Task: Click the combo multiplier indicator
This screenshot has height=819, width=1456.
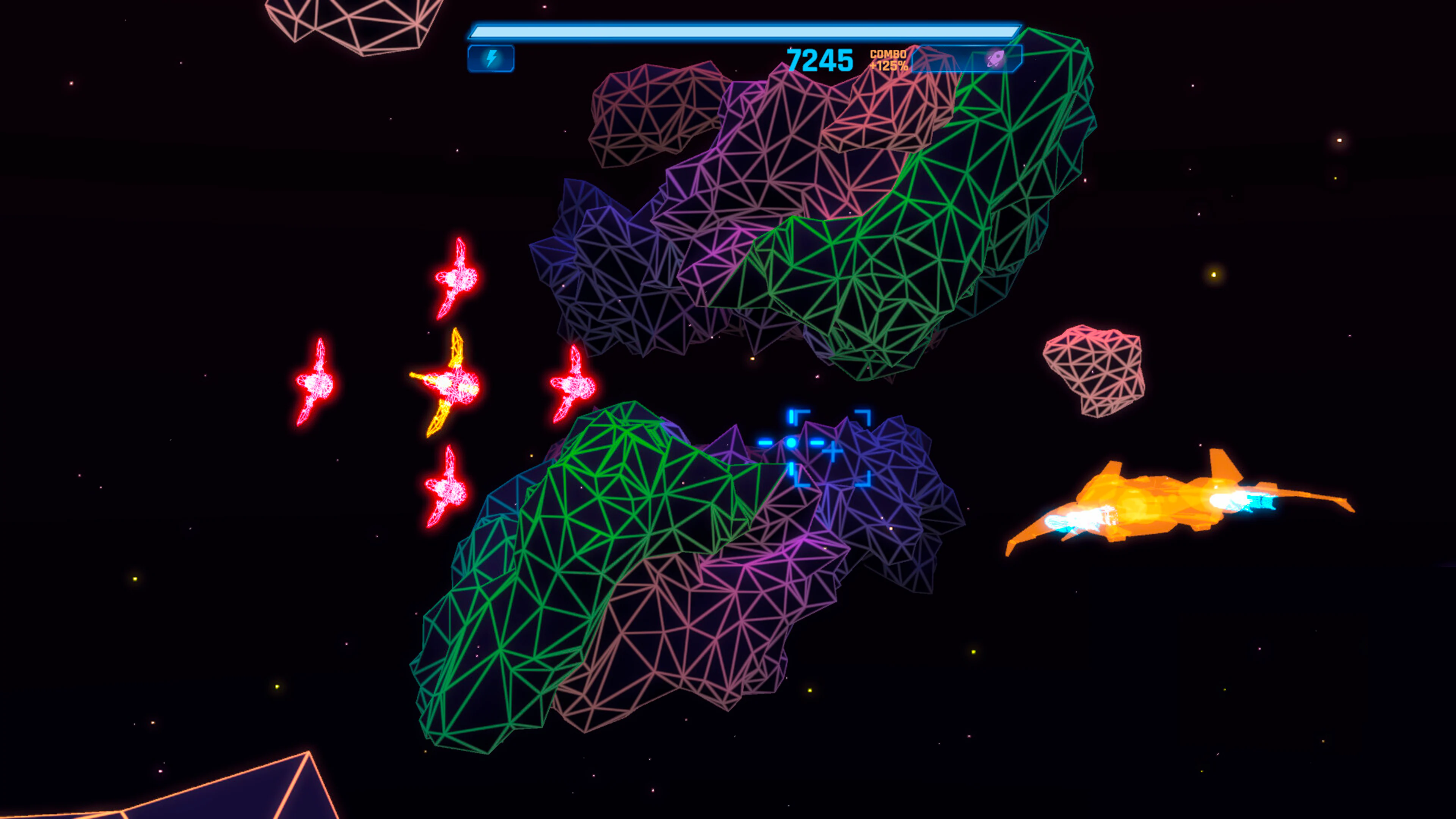Action: click(x=890, y=60)
